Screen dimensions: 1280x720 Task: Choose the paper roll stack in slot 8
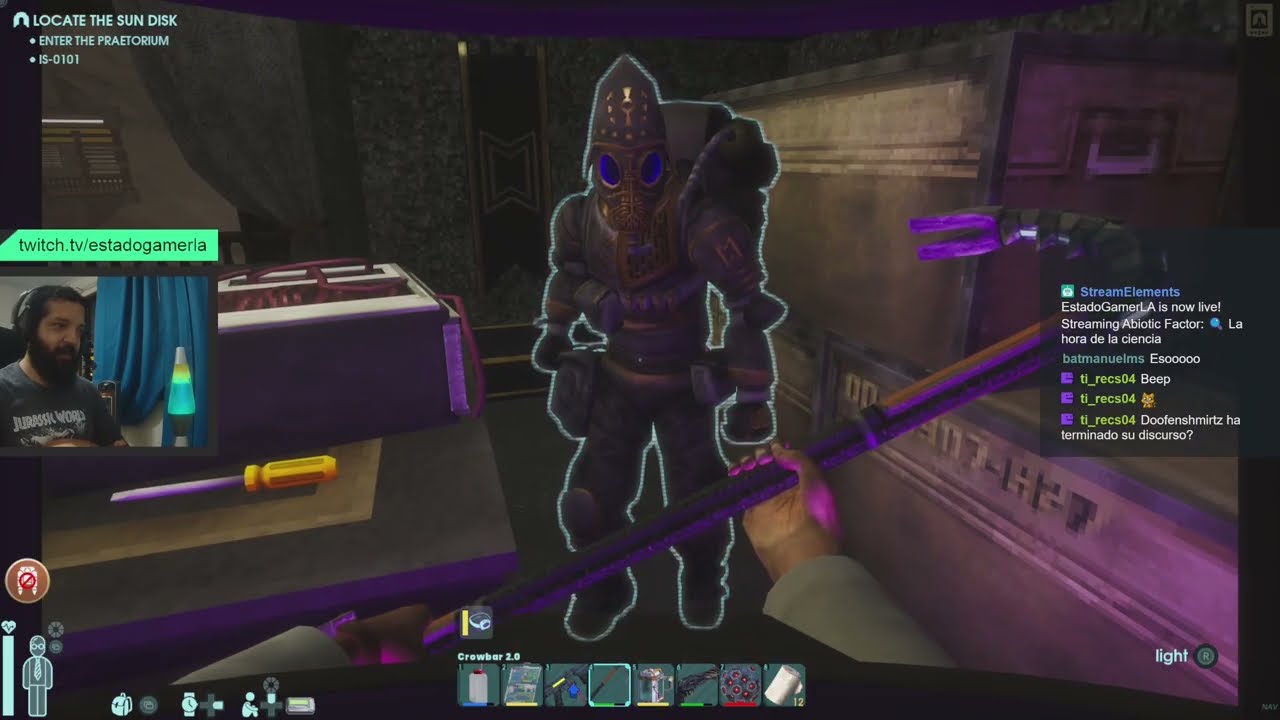click(785, 686)
